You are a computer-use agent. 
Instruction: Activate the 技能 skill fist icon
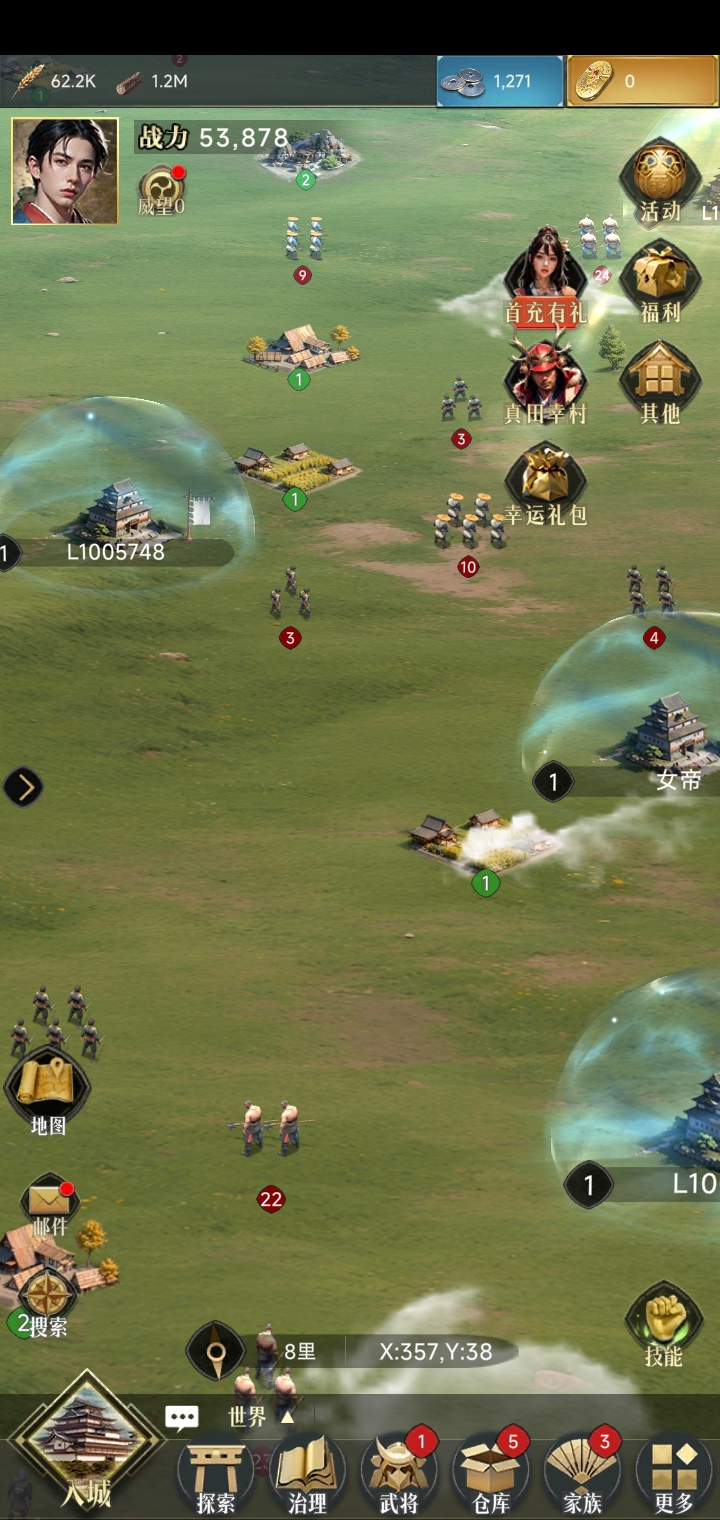(x=663, y=1322)
